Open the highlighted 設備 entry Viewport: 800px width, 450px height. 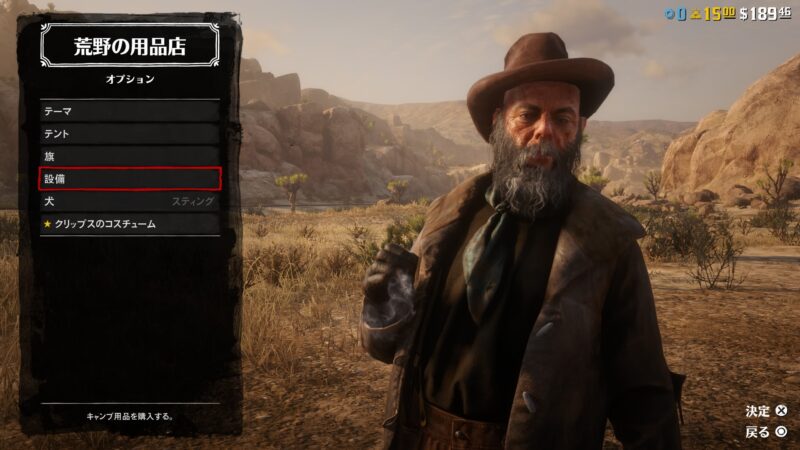[x=129, y=179]
